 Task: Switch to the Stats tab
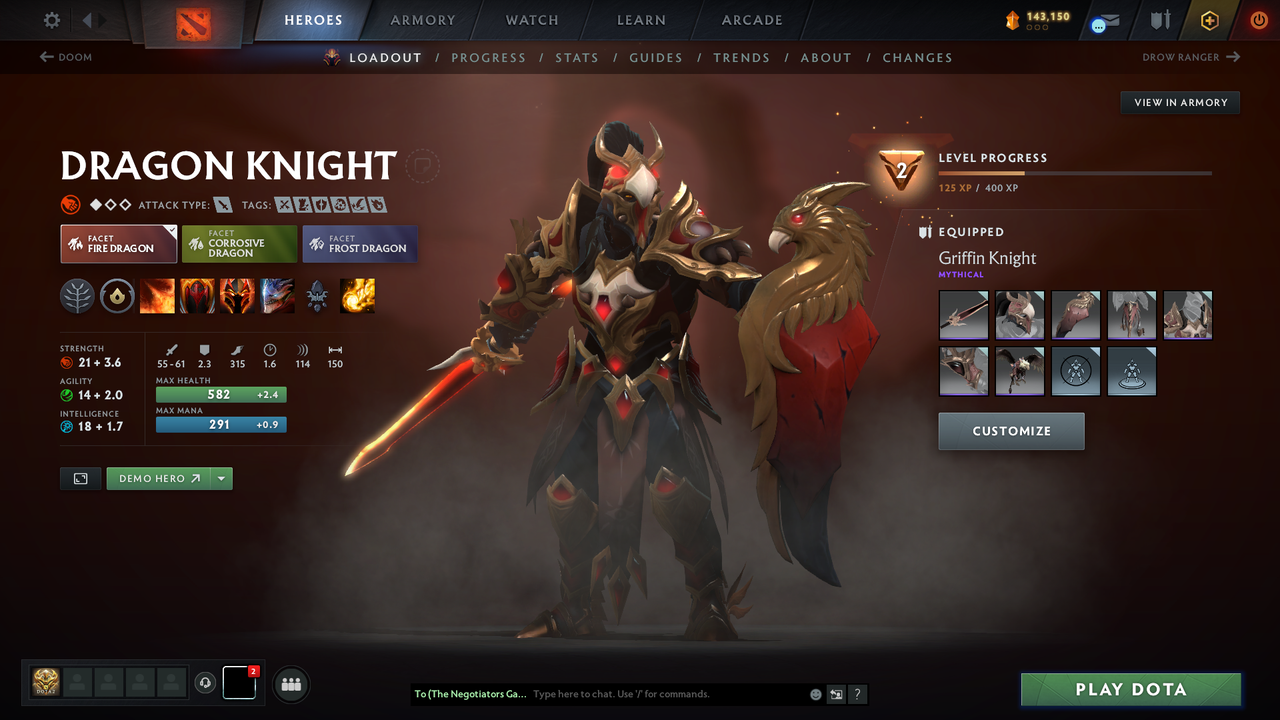[577, 57]
